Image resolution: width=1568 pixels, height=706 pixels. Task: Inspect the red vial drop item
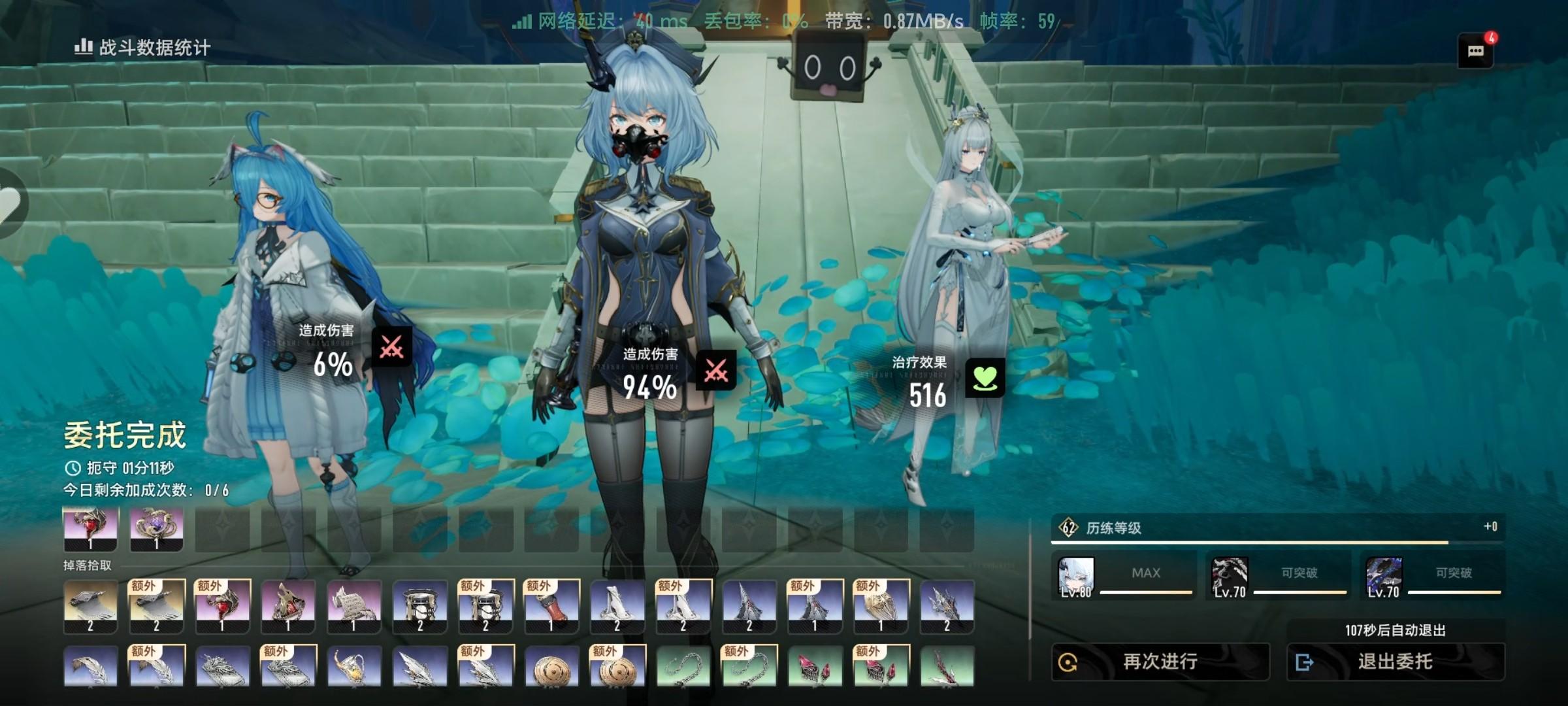click(551, 606)
